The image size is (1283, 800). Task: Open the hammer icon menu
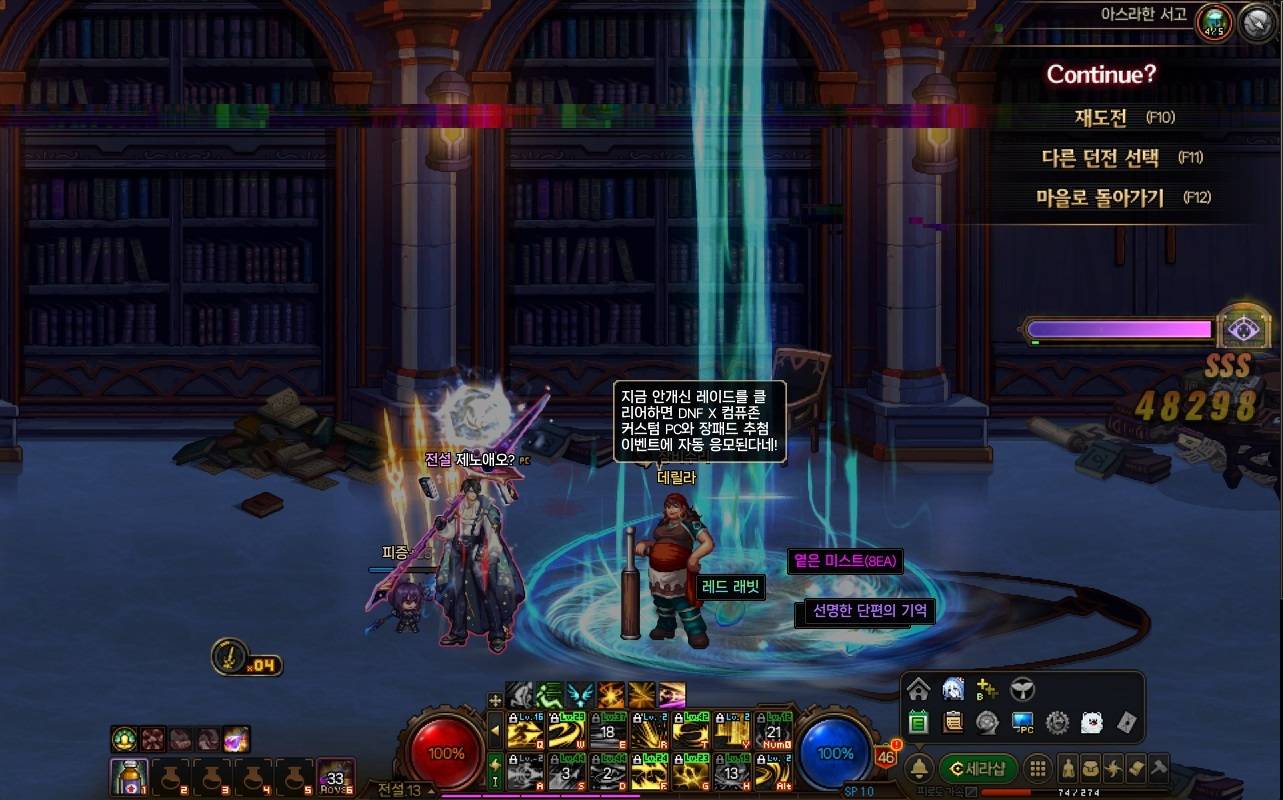coord(1158,768)
